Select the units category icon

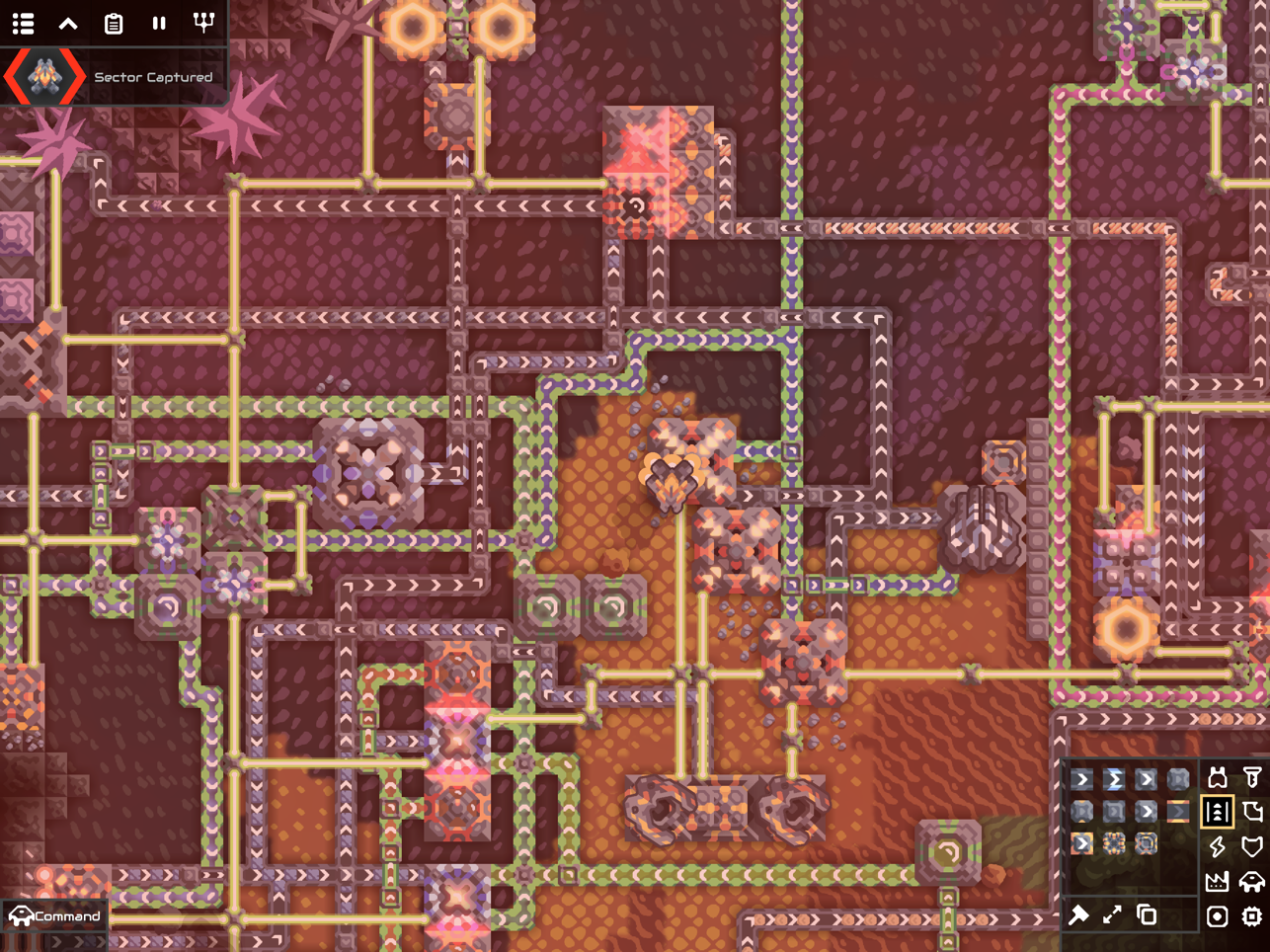tap(1252, 881)
